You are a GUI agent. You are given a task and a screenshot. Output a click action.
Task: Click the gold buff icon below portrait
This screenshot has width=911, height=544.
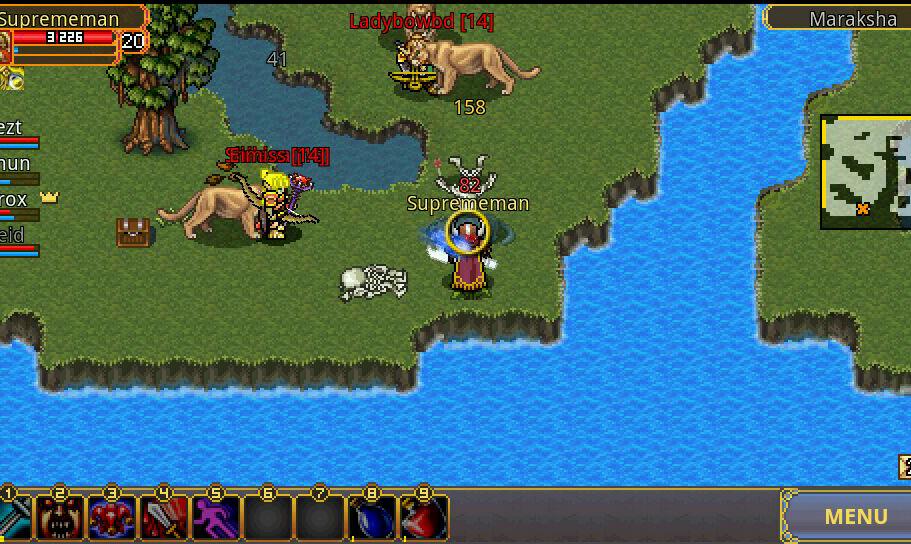[12, 78]
